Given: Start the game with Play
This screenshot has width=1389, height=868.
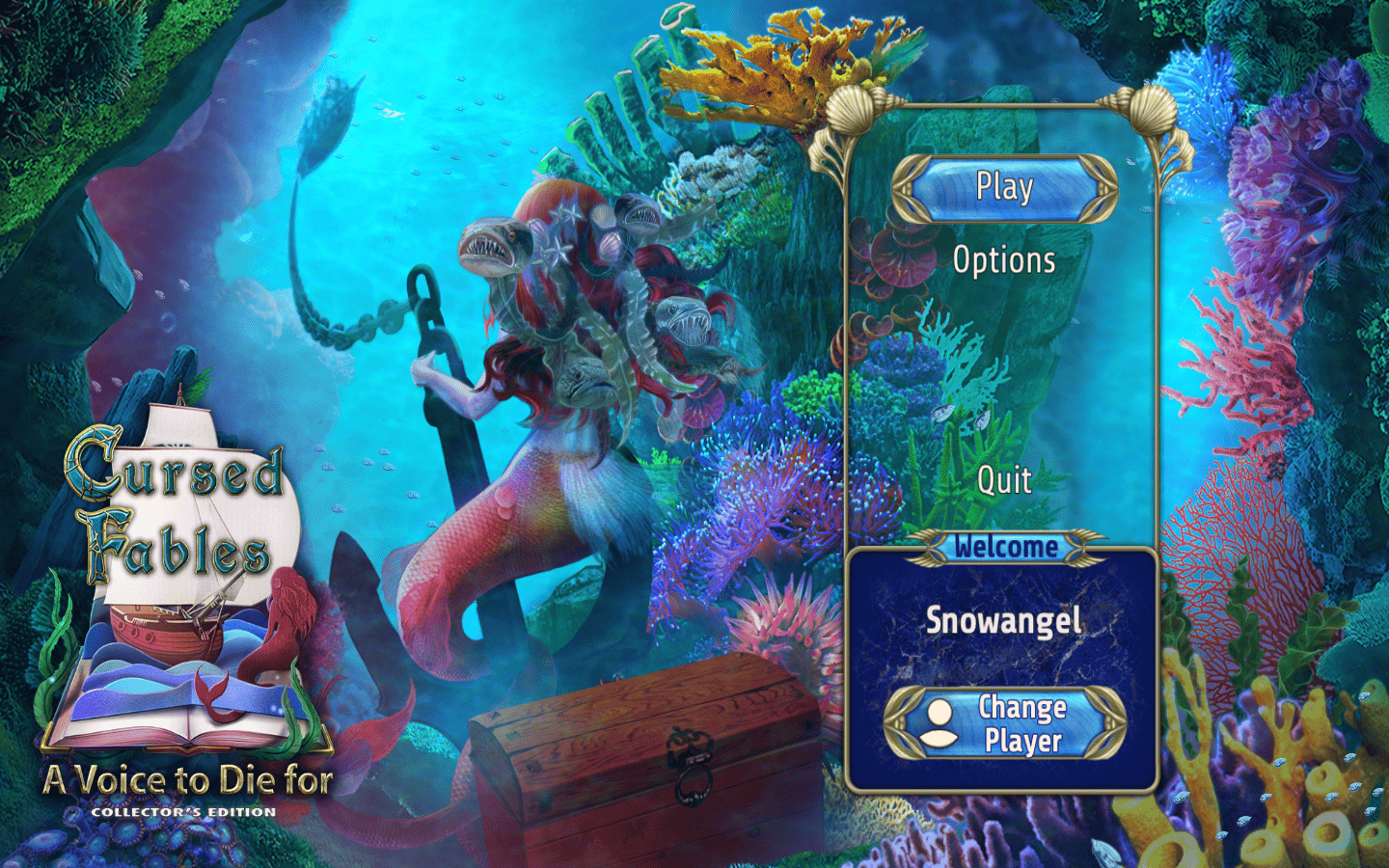Looking at the screenshot, I should point(1003,187).
